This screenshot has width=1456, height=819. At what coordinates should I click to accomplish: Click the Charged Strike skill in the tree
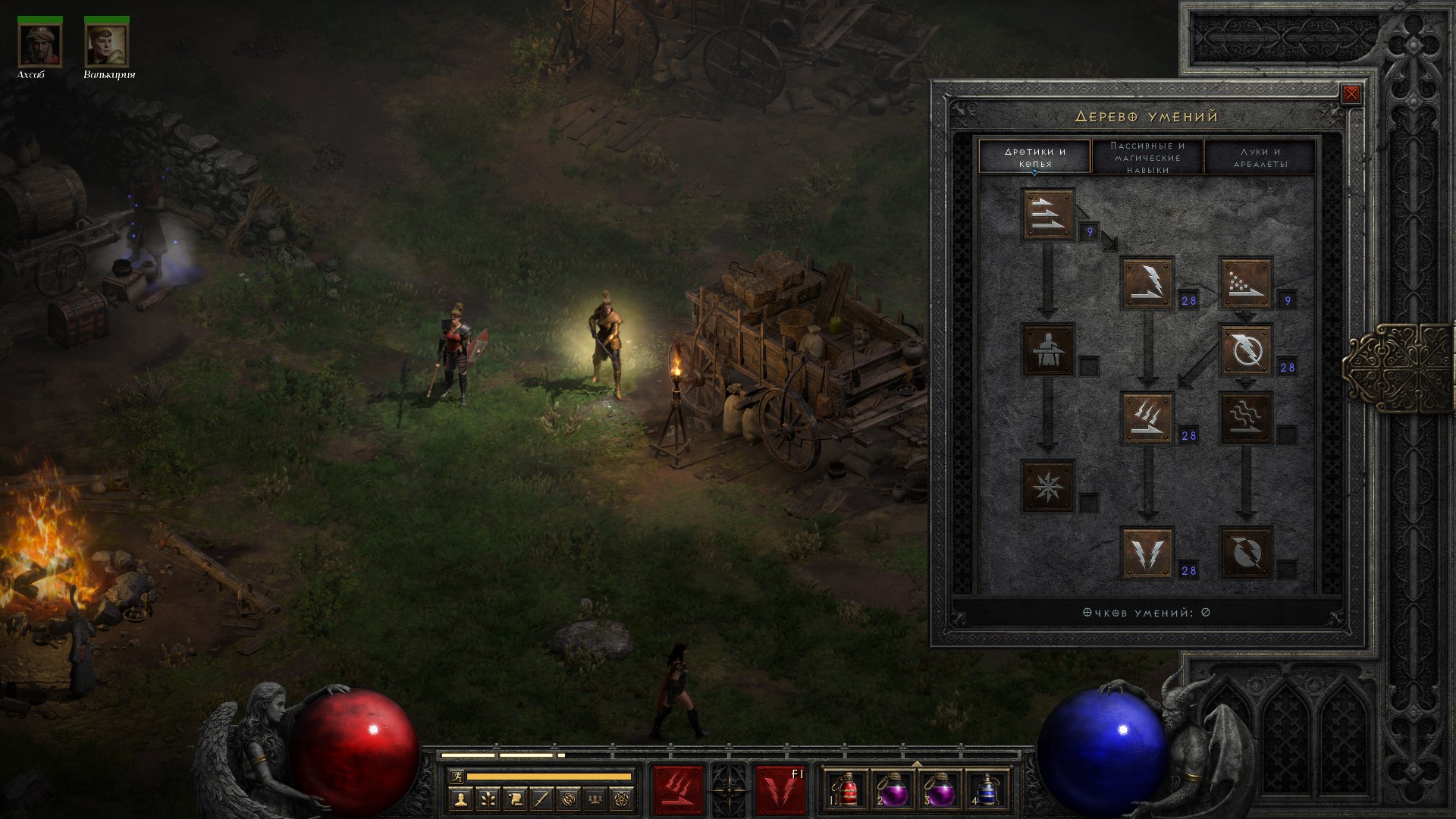pos(1147,418)
